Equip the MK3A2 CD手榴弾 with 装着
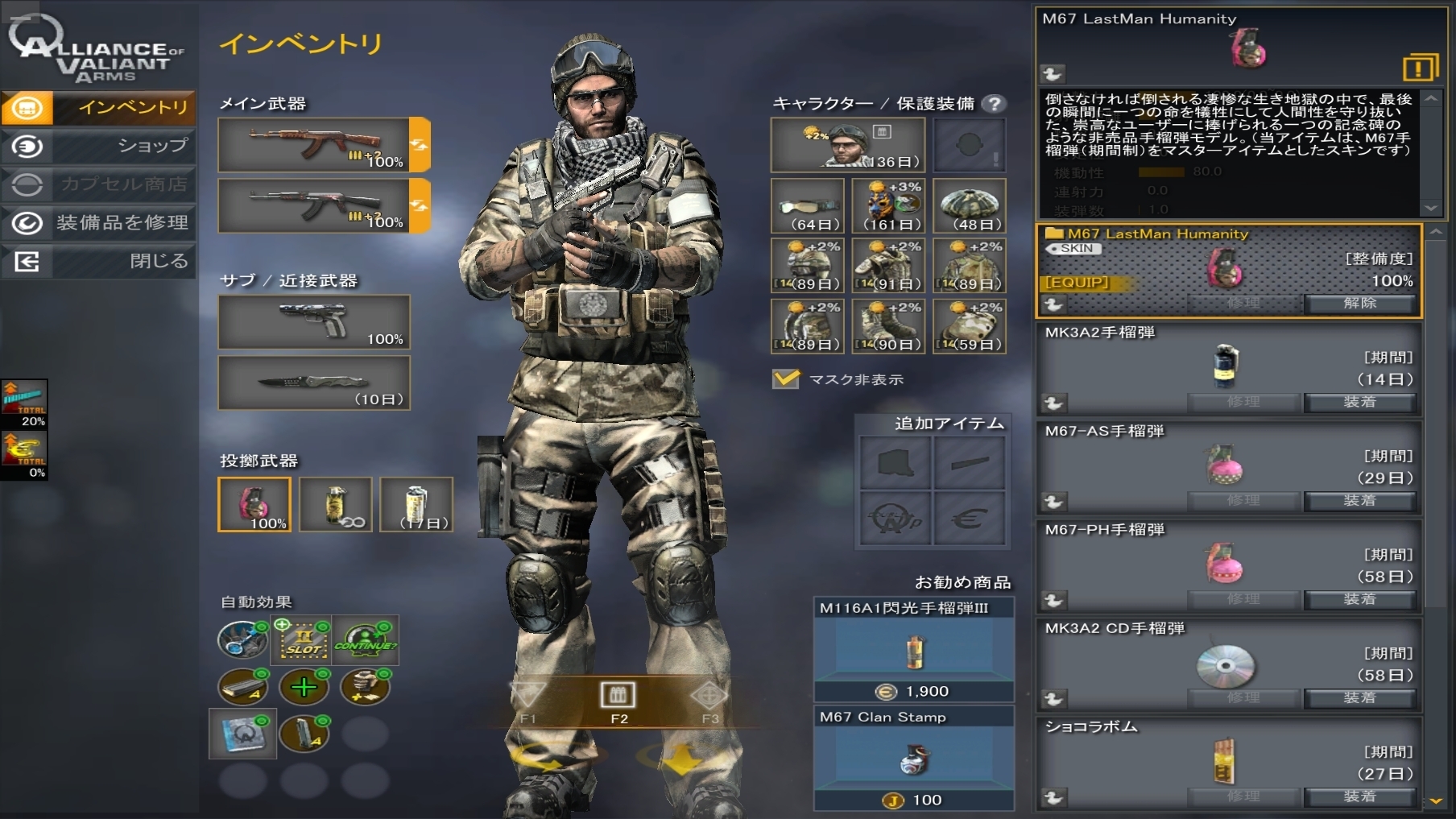Image resolution: width=1456 pixels, height=819 pixels. 1359,697
